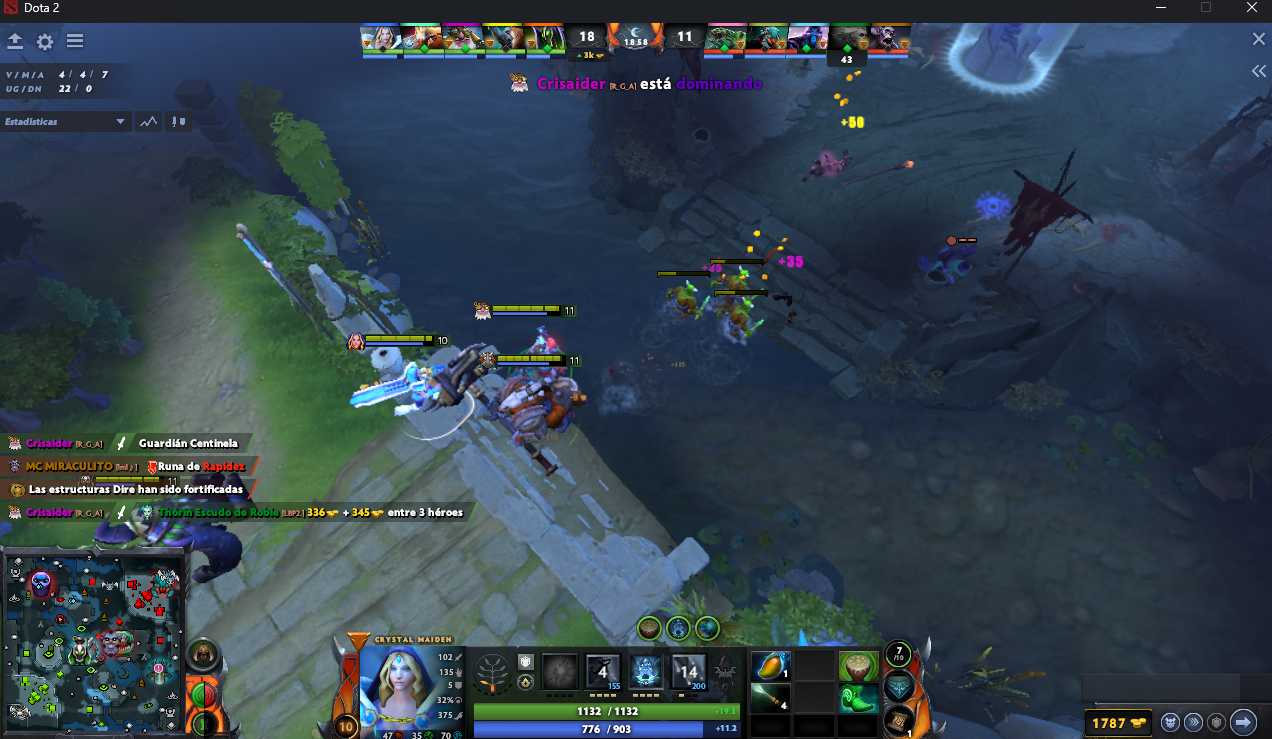Select the Arcane Aura ability icon
Image resolution: width=1272 pixels, height=739 pixels.
point(646,670)
